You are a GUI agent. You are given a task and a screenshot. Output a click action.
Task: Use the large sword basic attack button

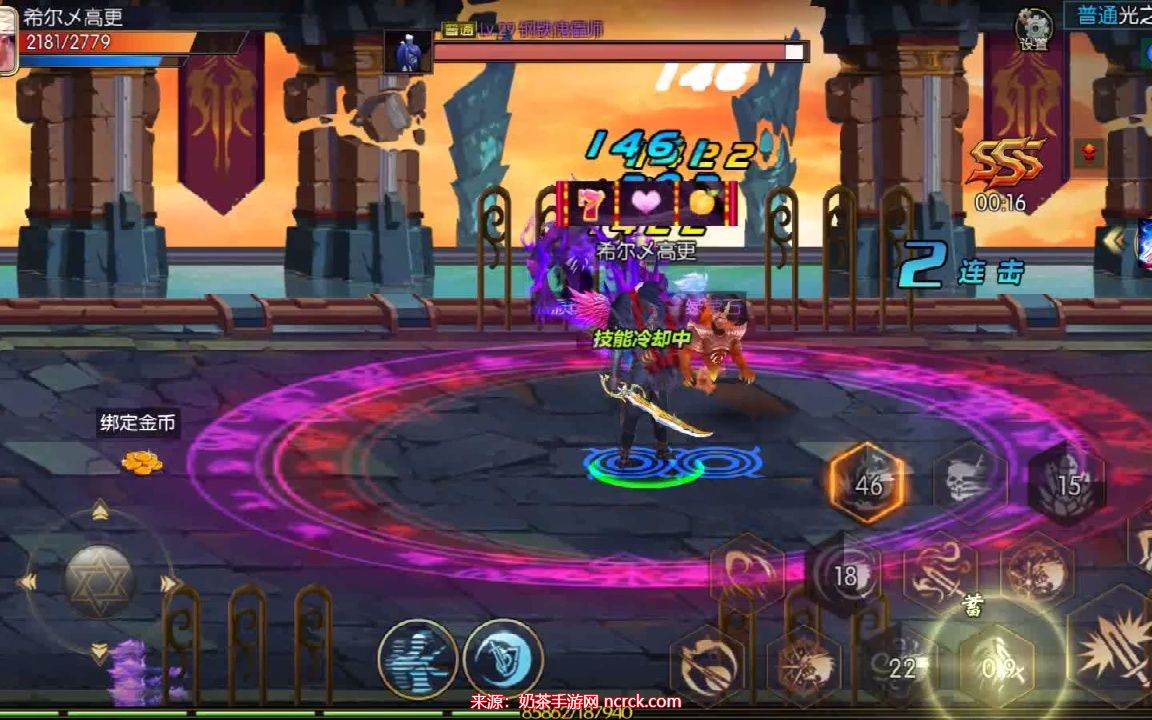(x=1112, y=650)
